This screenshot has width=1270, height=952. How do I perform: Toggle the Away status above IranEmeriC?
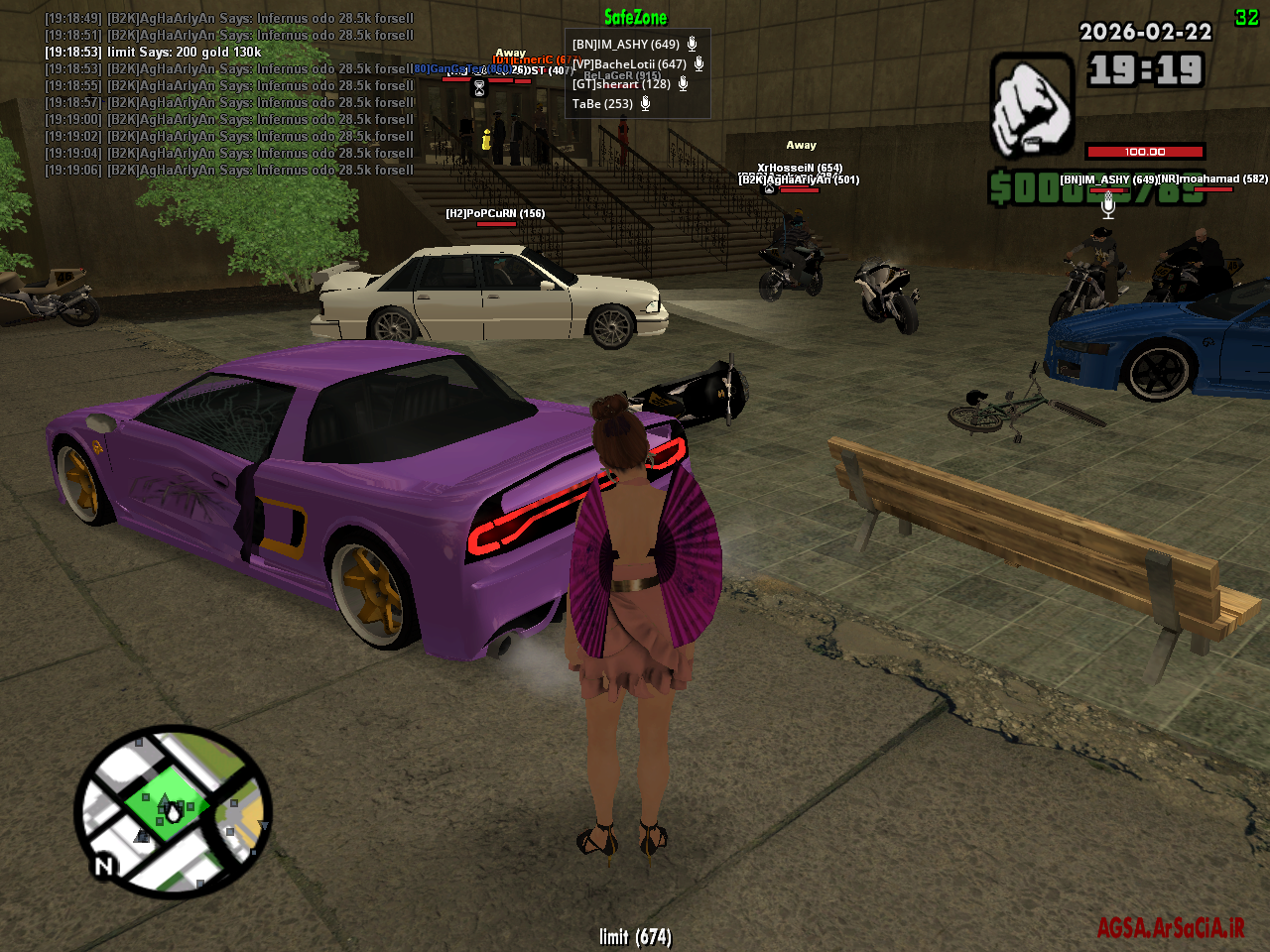point(510,51)
